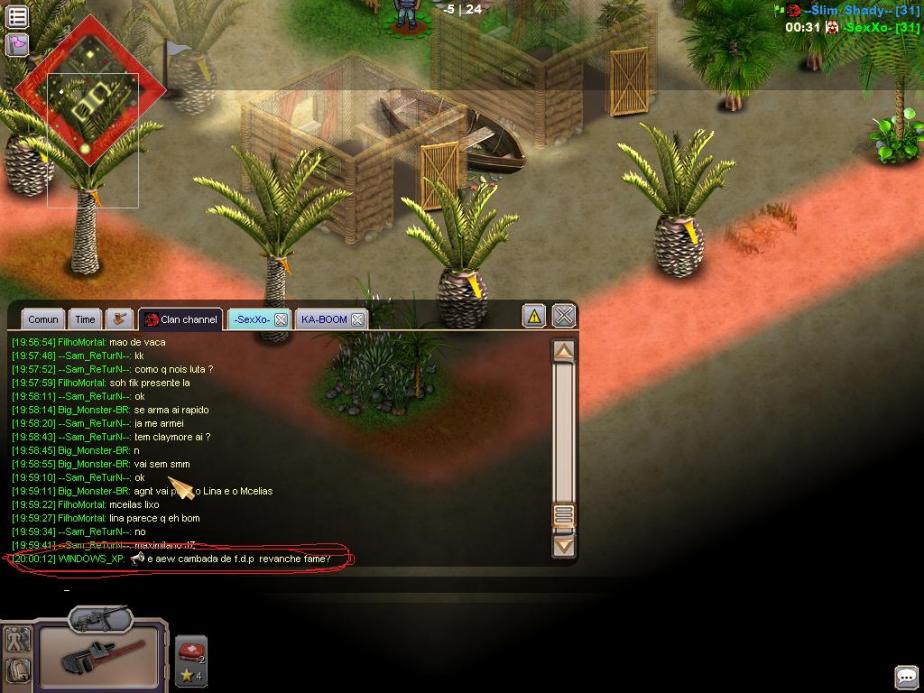Click the yellow warning triangle button
Viewport: 924px width, 693px height.
[534, 316]
